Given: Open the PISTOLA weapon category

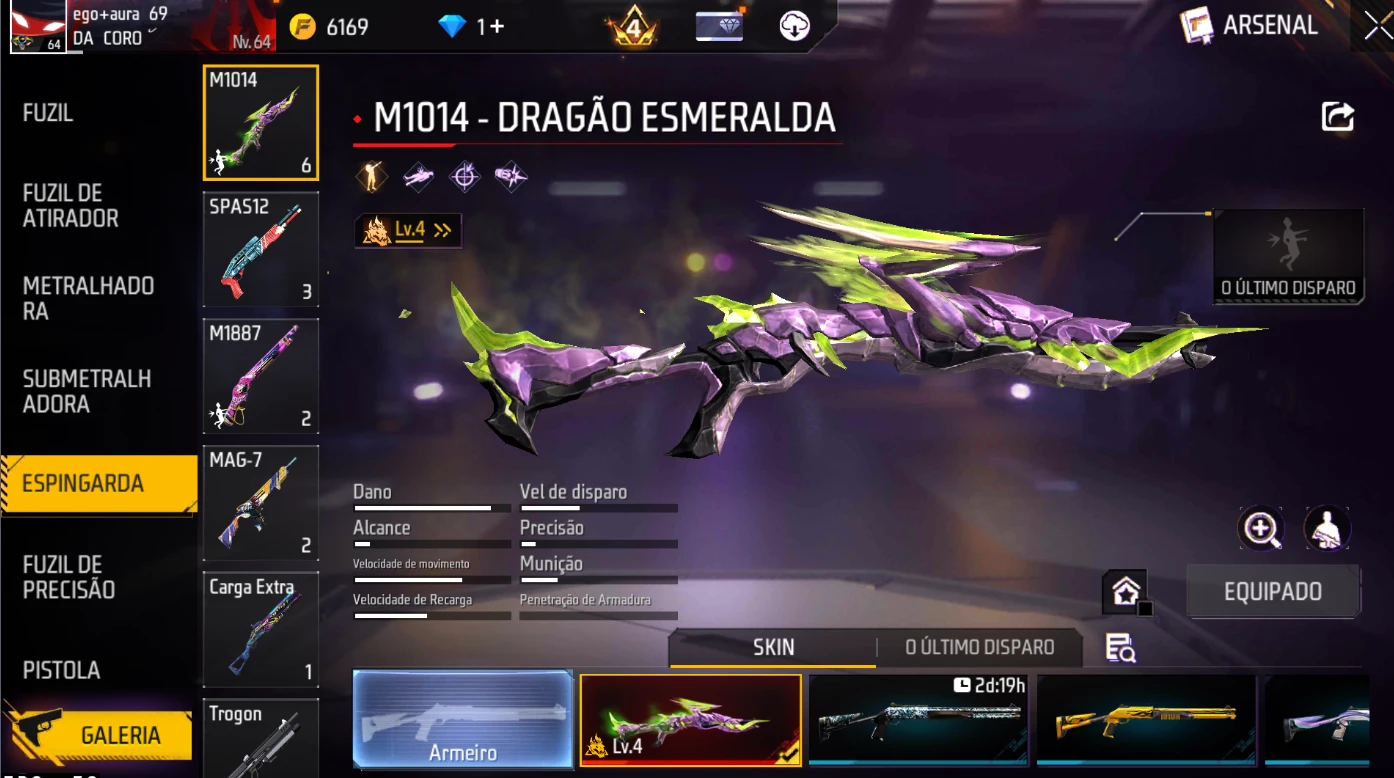Looking at the screenshot, I should 62,670.
